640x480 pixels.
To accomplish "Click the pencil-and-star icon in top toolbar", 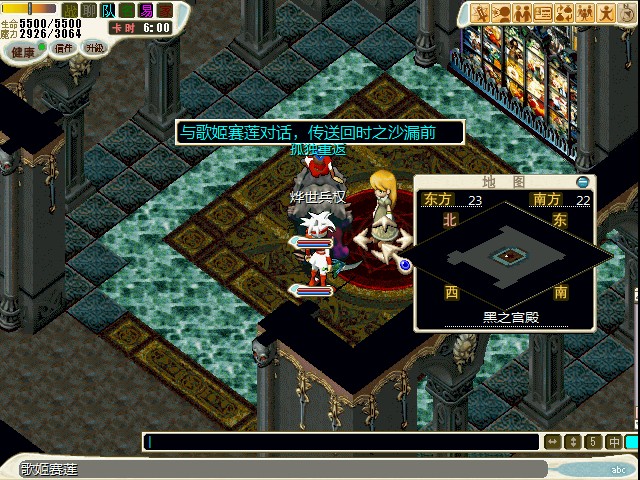I will (481, 13).
